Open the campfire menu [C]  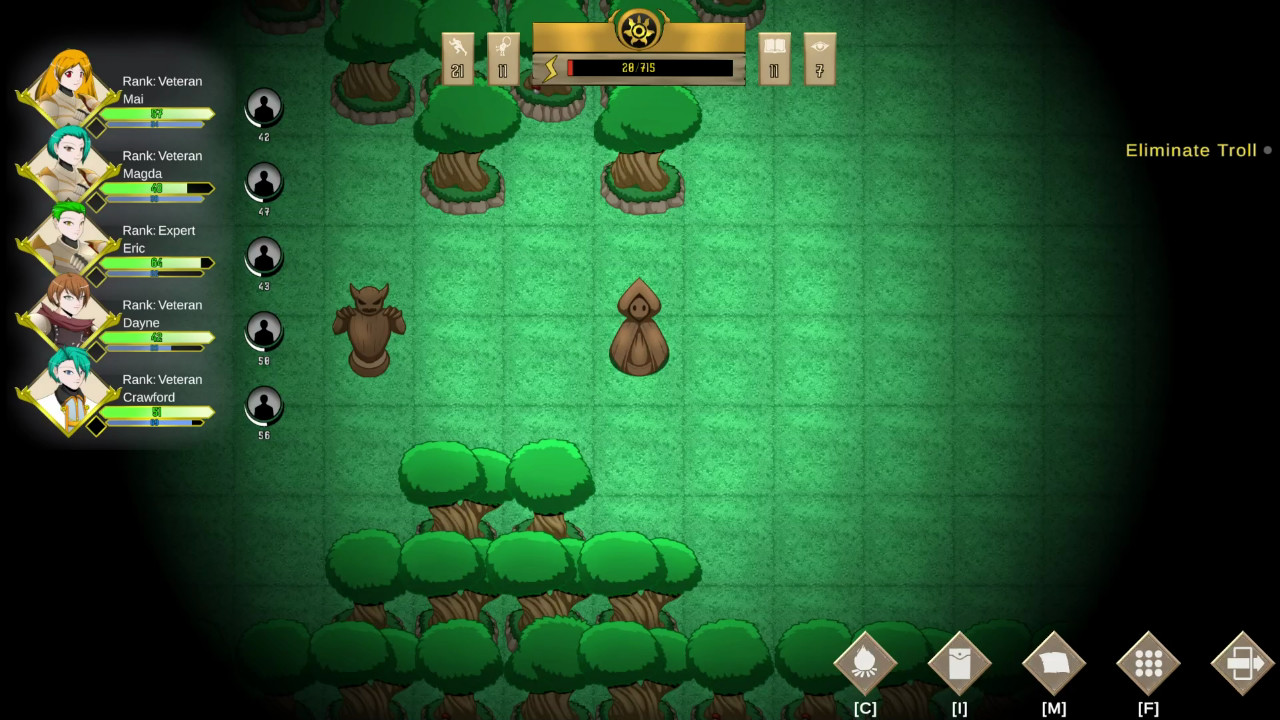pyautogui.click(x=866, y=662)
